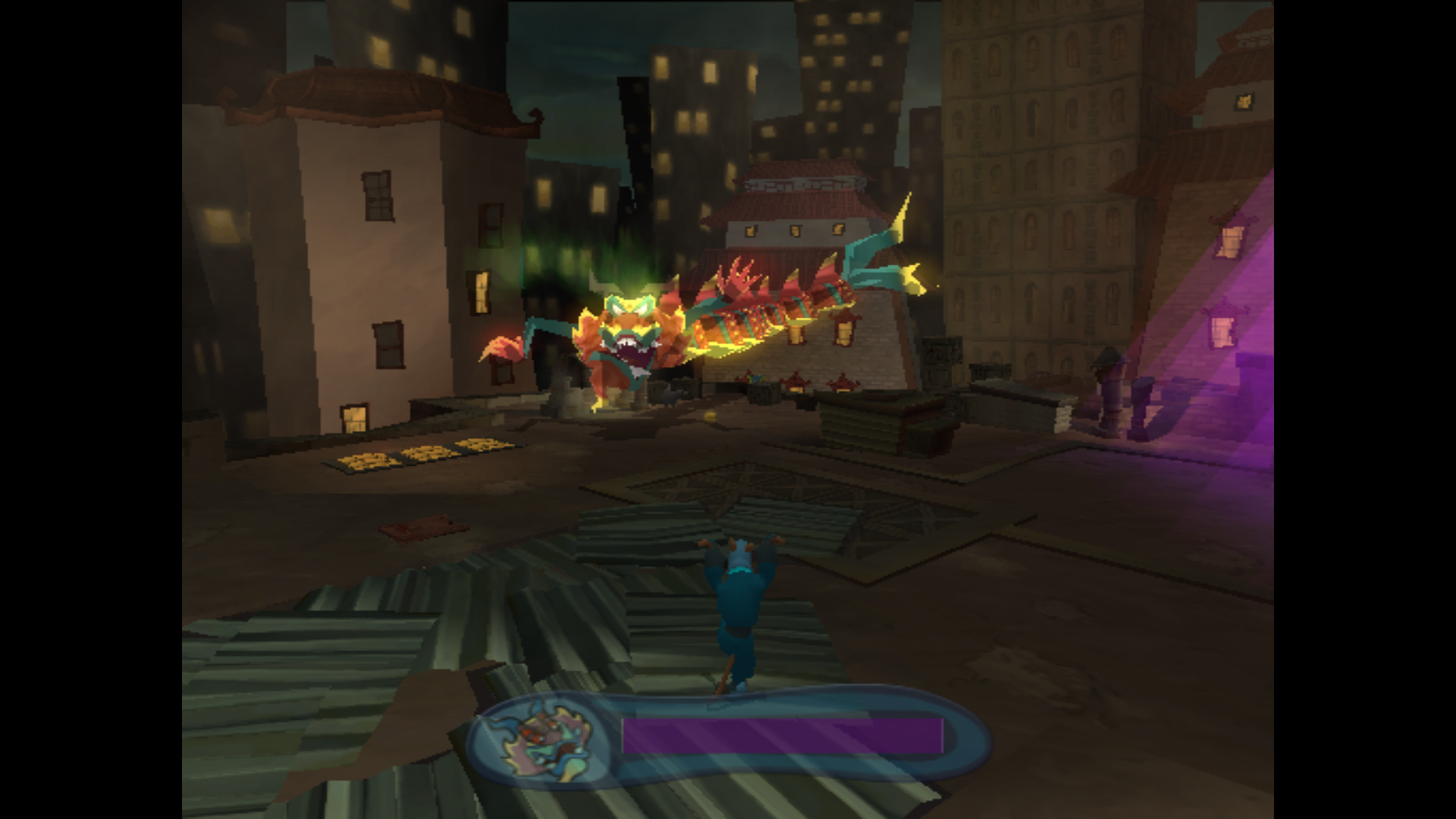Viewport: 1456px width, 819px height.
Task: Click the lit window on the left building
Action: [481, 292]
